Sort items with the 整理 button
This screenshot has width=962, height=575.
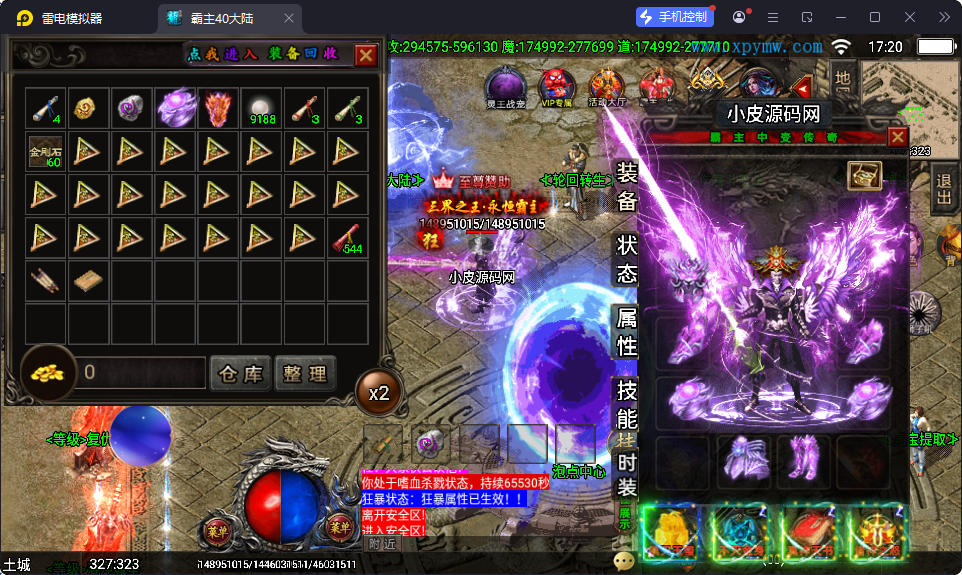tap(305, 374)
